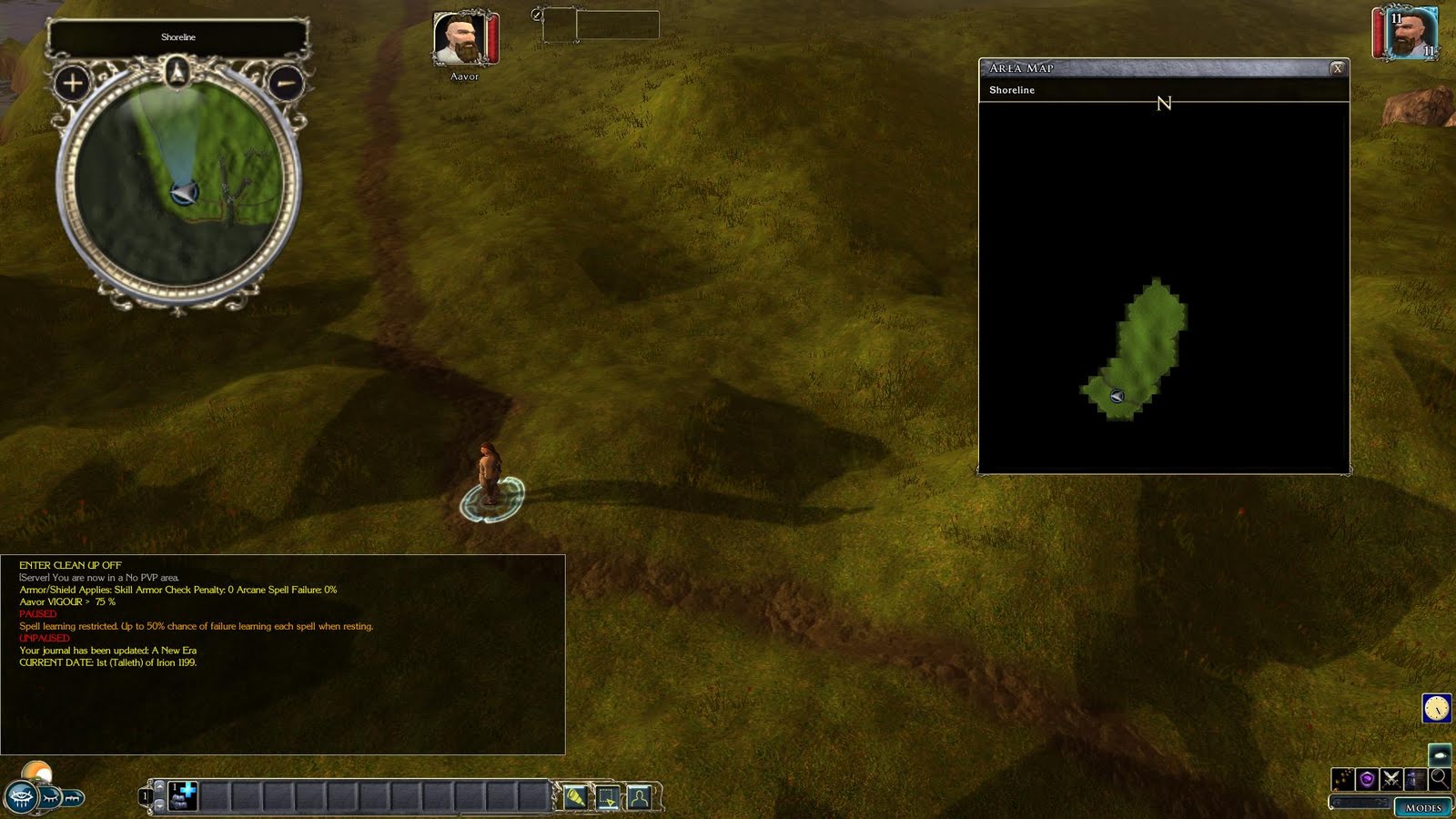Select the examine magnifying glass in the Modes bar
This screenshot has width=1456, height=819.
(x=1440, y=779)
